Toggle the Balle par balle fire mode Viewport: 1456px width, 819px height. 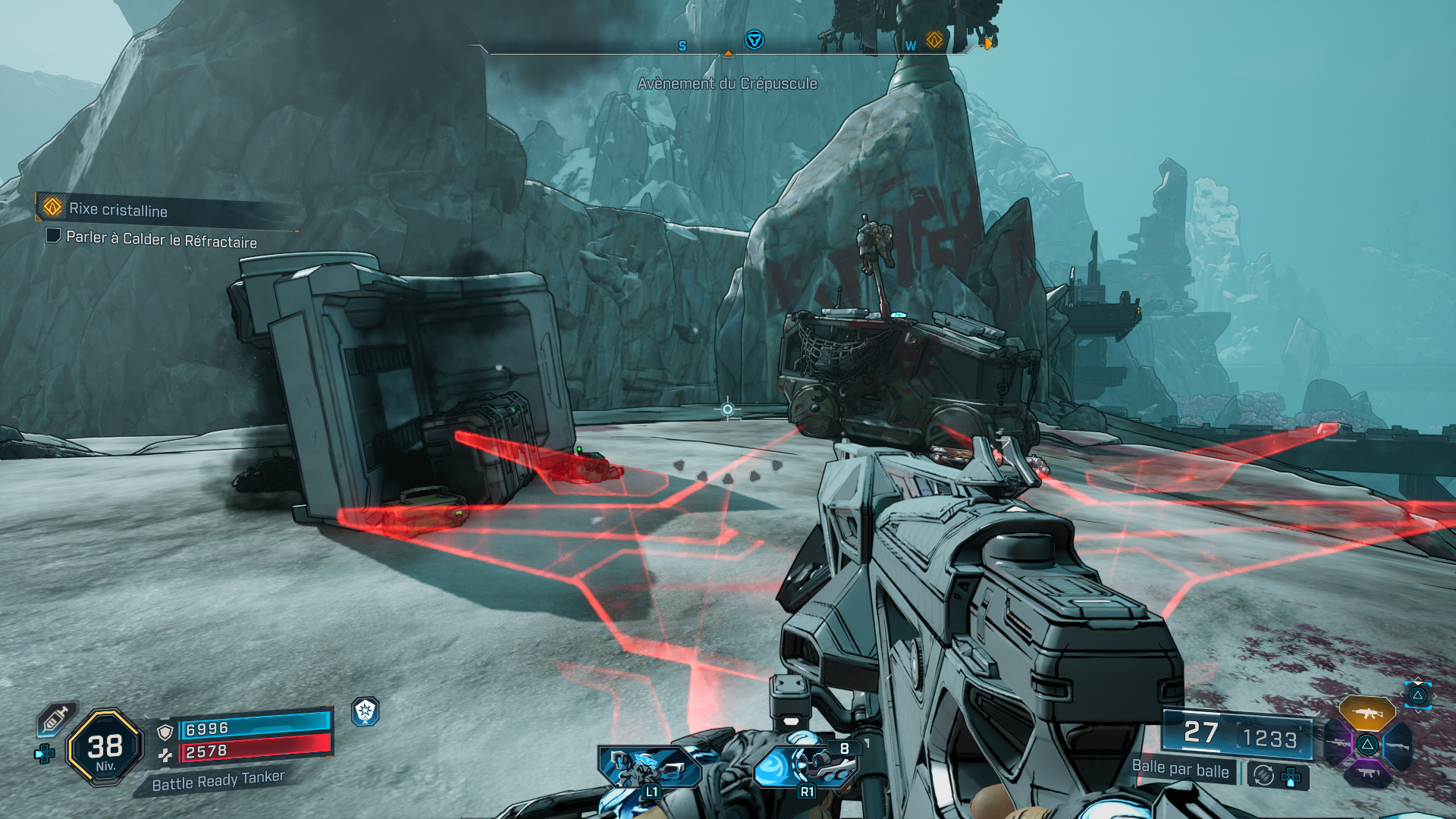tap(1180, 769)
